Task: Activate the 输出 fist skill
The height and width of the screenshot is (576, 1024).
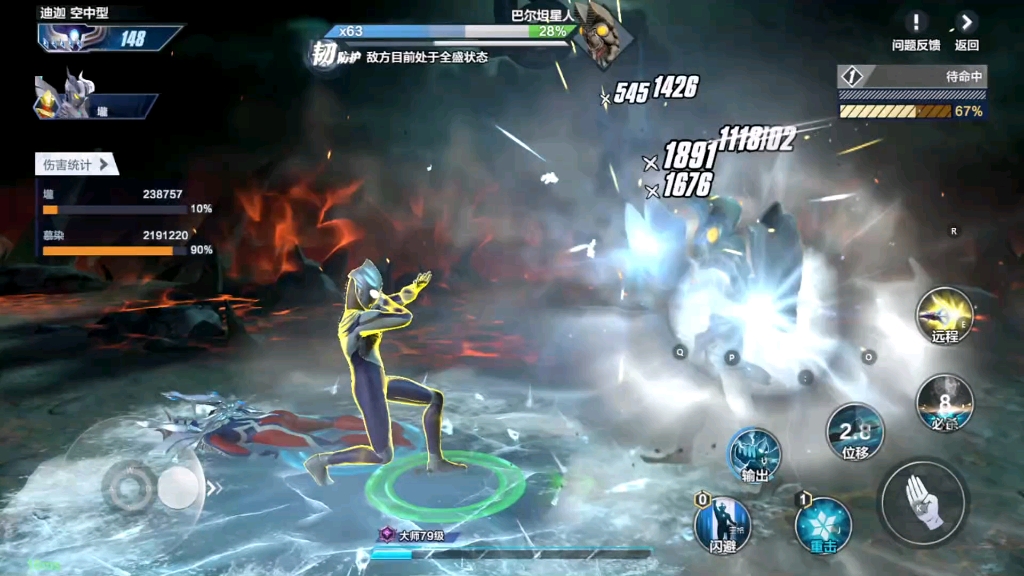Action: (x=754, y=455)
